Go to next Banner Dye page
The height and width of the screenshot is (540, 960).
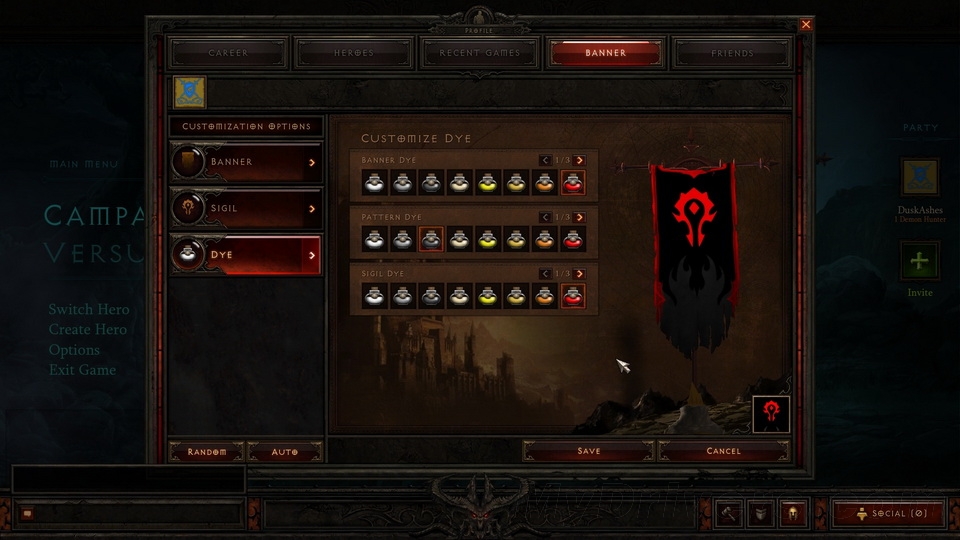coord(580,160)
